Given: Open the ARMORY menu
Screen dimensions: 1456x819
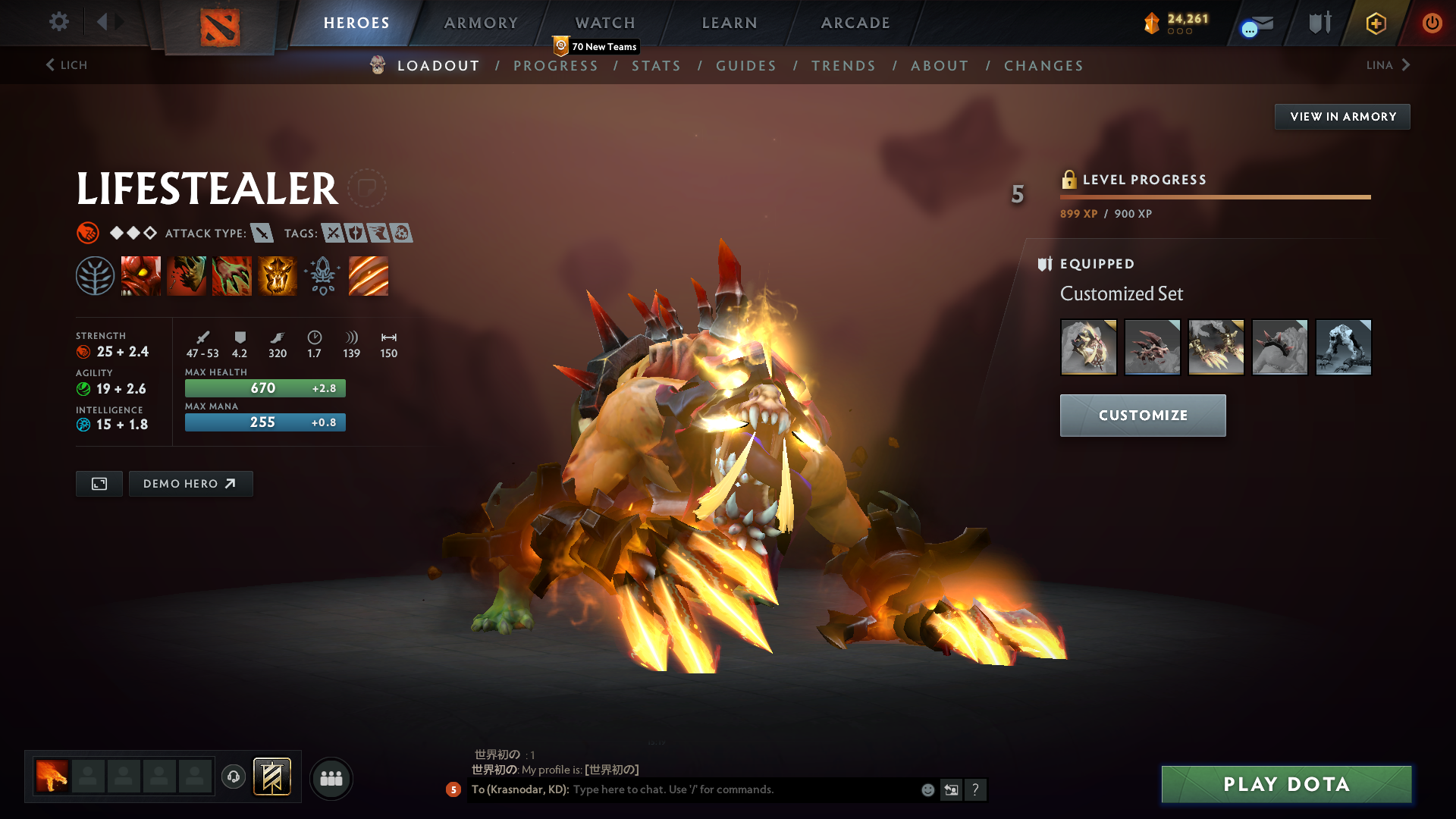Looking at the screenshot, I should 481,23.
